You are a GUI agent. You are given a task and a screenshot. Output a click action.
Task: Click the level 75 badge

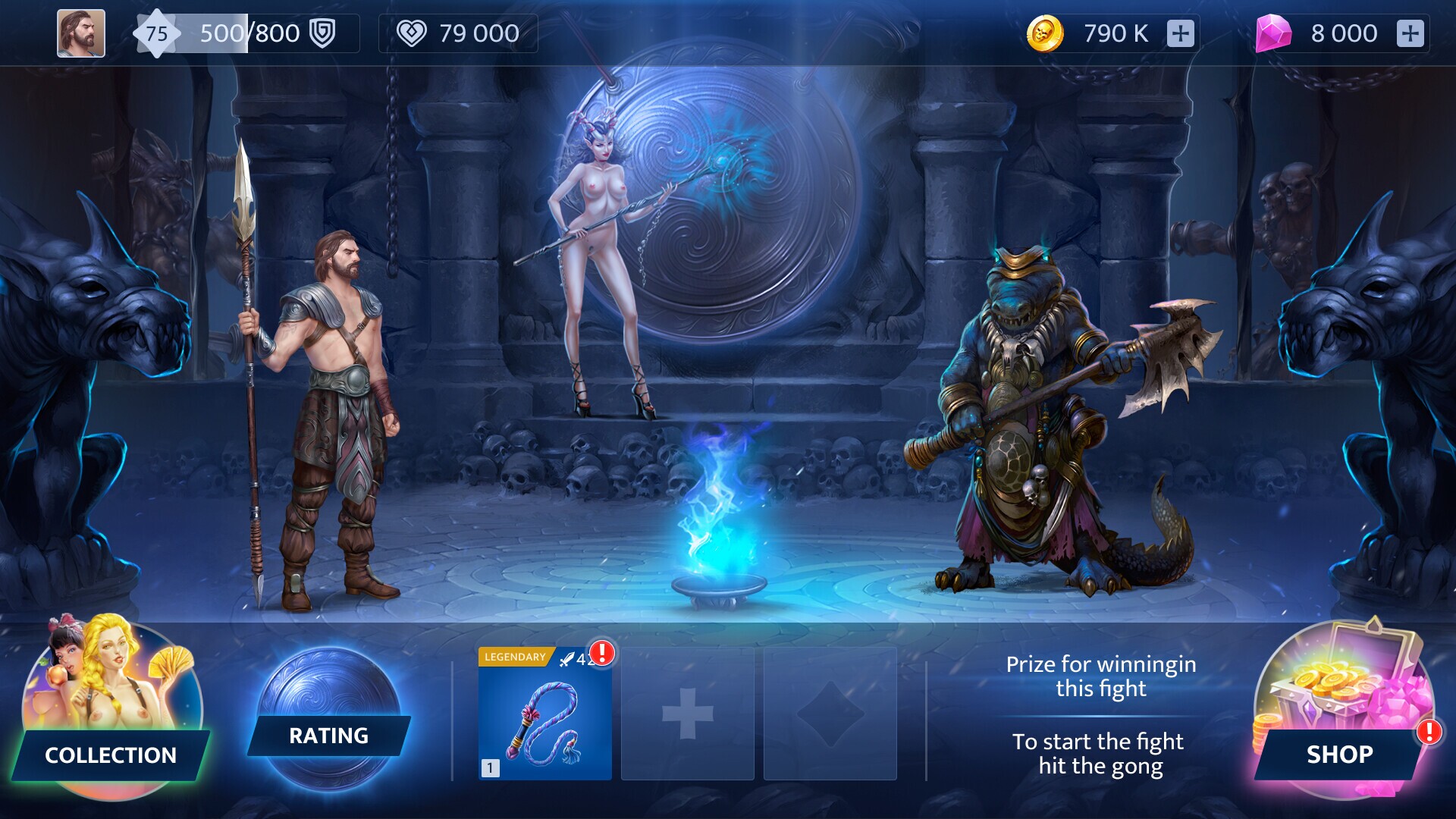click(158, 33)
